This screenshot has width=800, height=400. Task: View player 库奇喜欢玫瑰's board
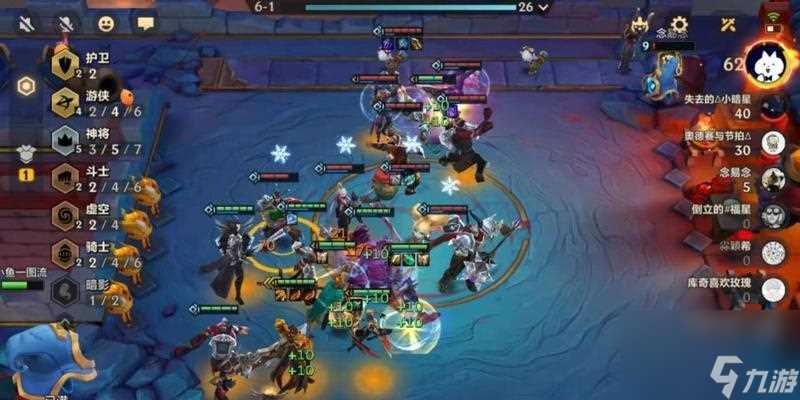point(772,289)
